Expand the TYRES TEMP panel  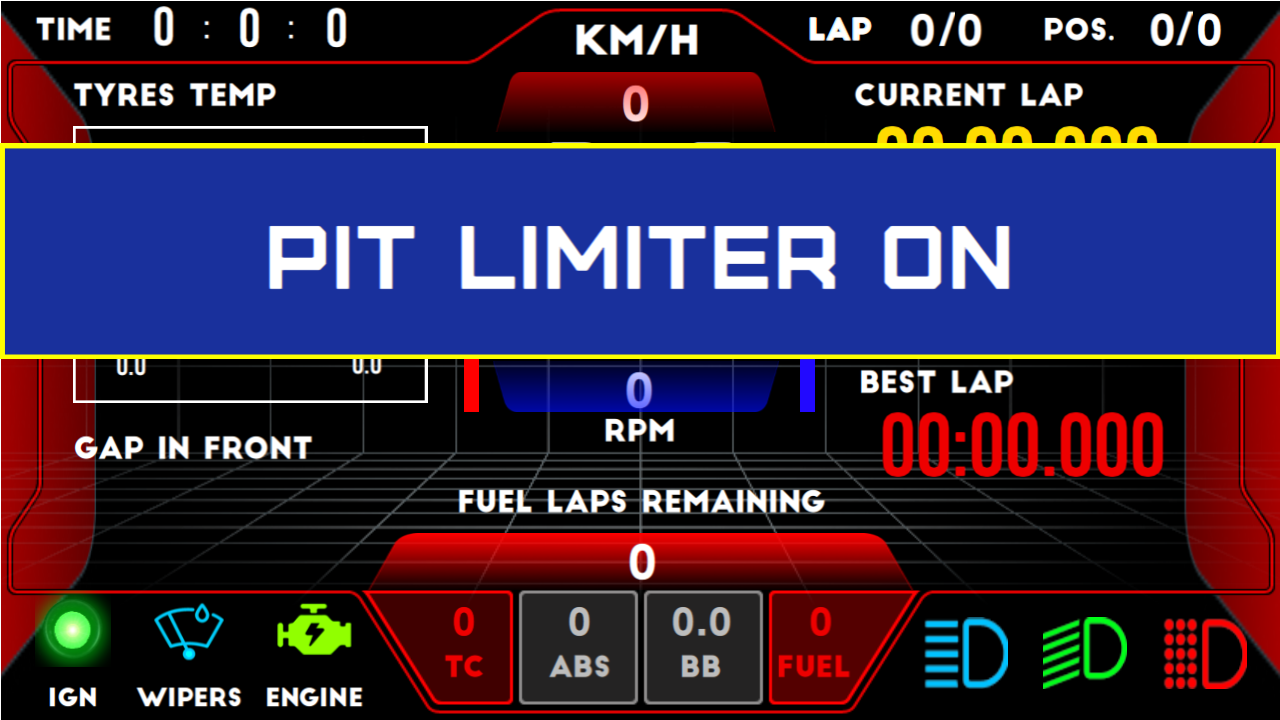pos(175,96)
